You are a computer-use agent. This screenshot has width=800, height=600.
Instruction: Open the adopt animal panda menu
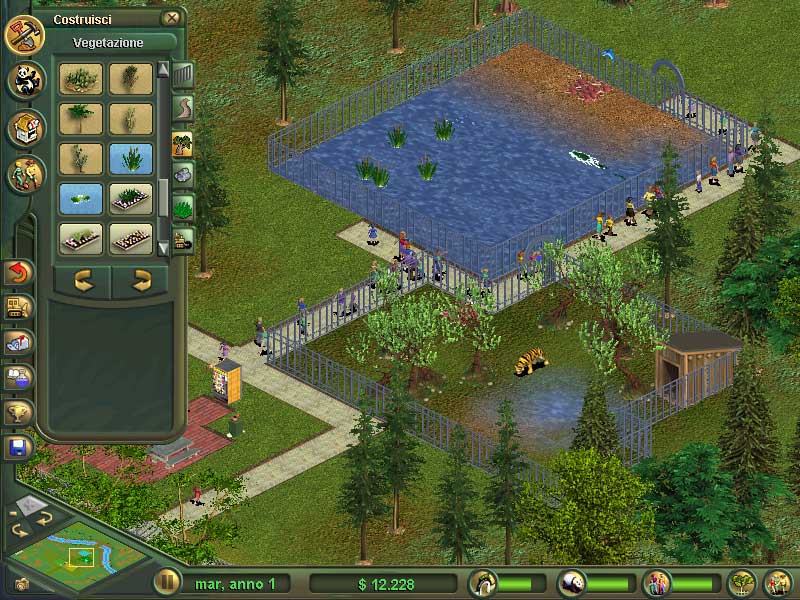(x=25, y=81)
